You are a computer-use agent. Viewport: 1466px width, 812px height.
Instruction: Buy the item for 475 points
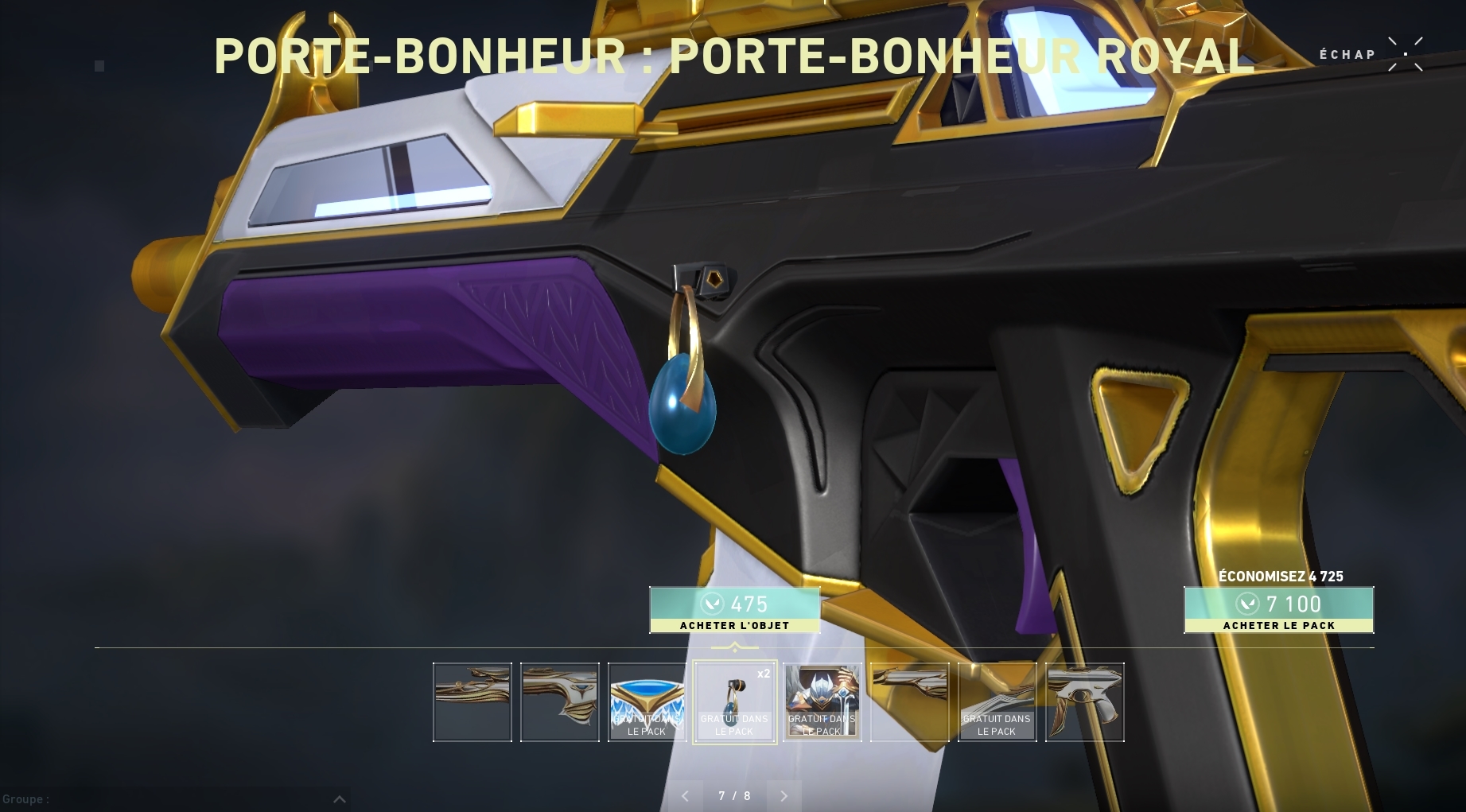pyautogui.click(x=734, y=610)
